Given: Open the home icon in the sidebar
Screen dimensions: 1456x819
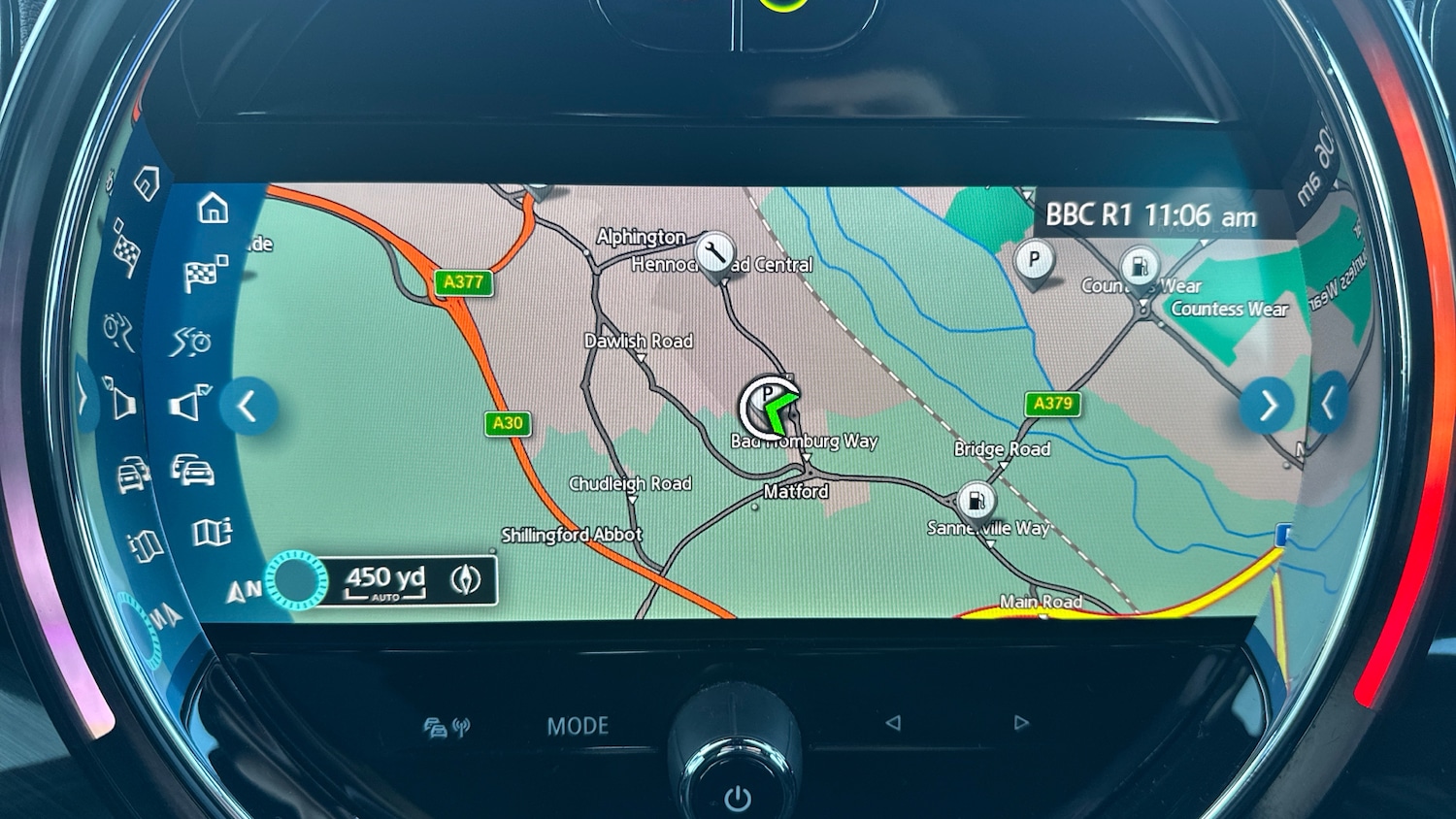Looking at the screenshot, I should pyautogui.click(x=213, y=209).
